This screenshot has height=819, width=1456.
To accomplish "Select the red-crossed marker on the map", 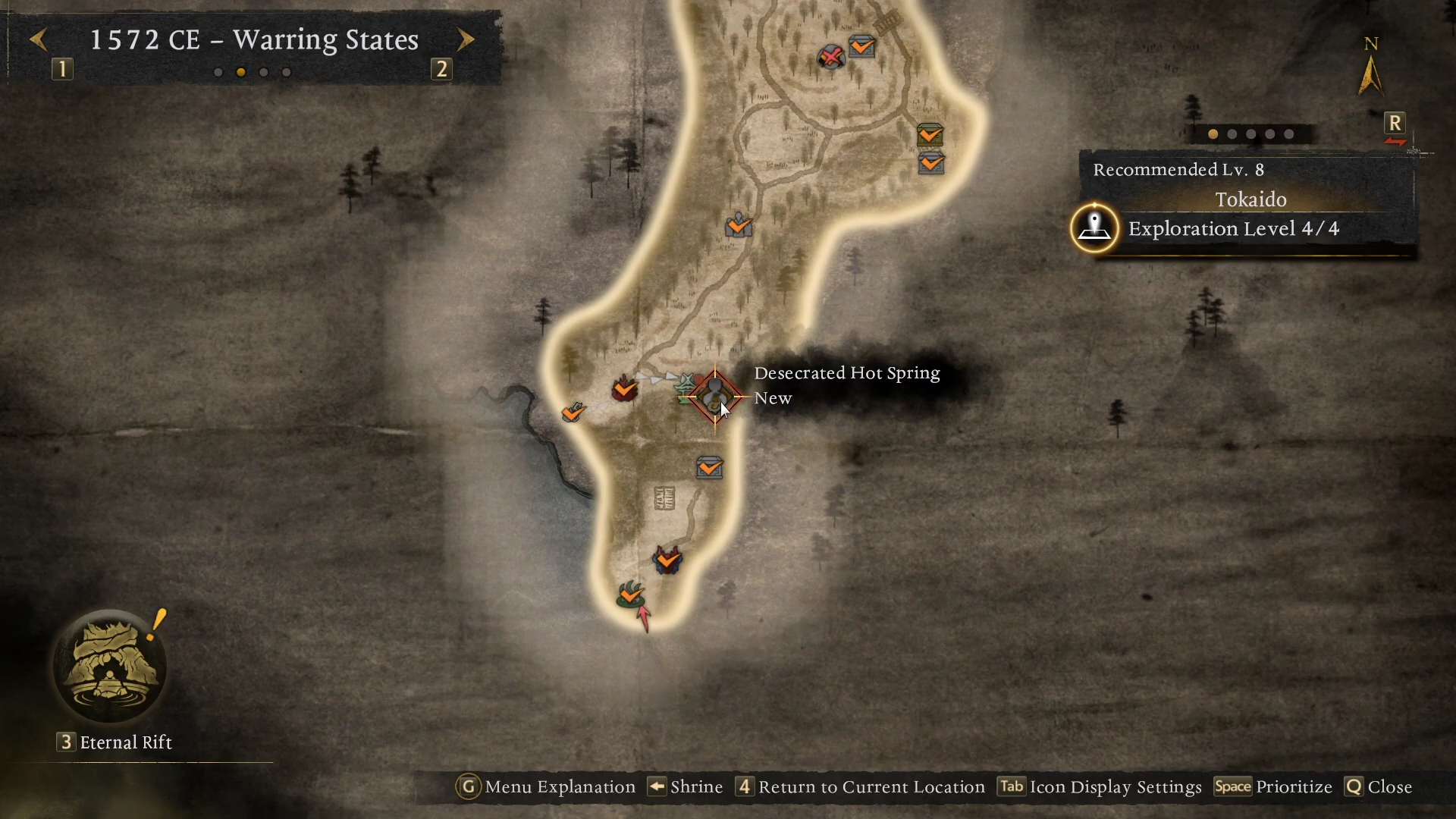I will (x=831, y=56).
